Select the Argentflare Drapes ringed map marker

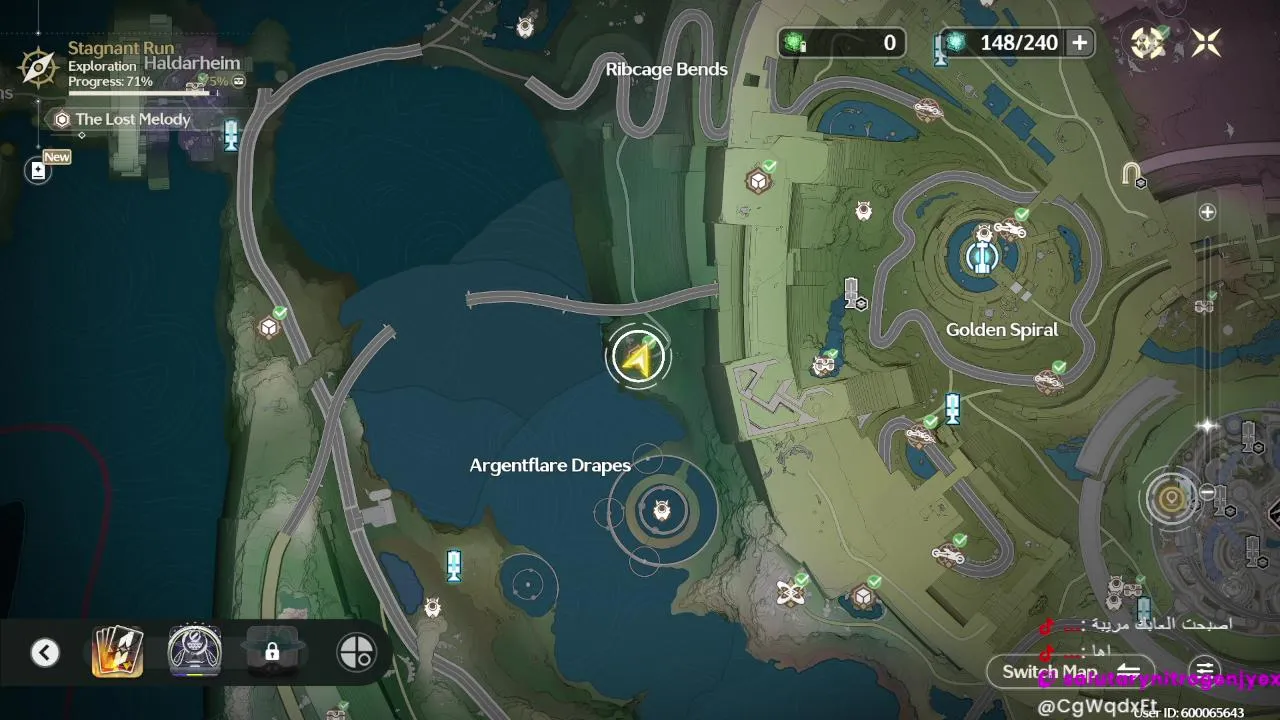click(x=661, y=512)
